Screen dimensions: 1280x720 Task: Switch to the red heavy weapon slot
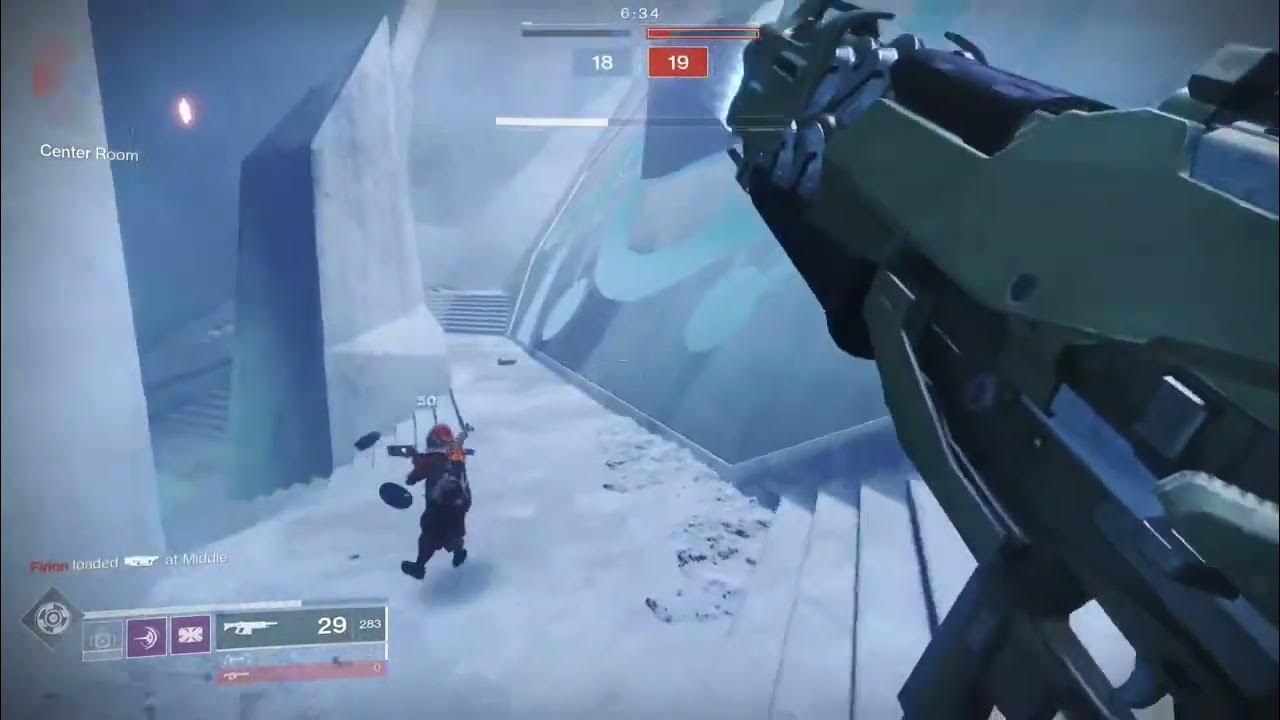[x=301, y=675]
